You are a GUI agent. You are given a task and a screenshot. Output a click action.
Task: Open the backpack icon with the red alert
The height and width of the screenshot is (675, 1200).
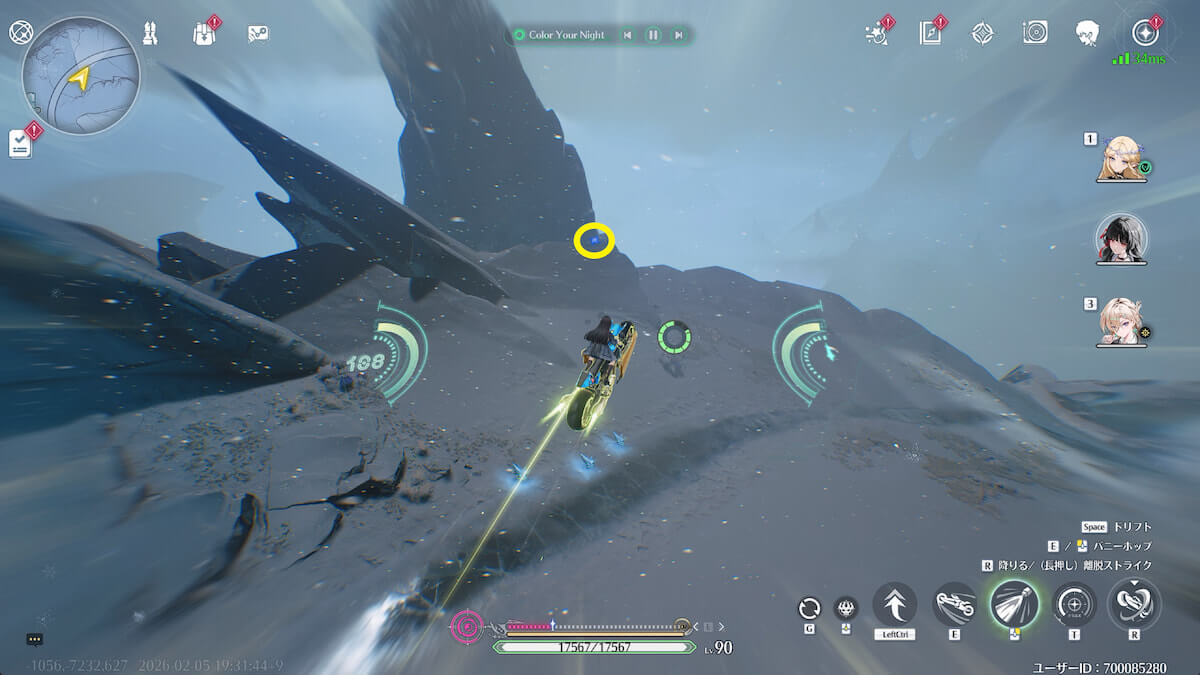point(204,33)
